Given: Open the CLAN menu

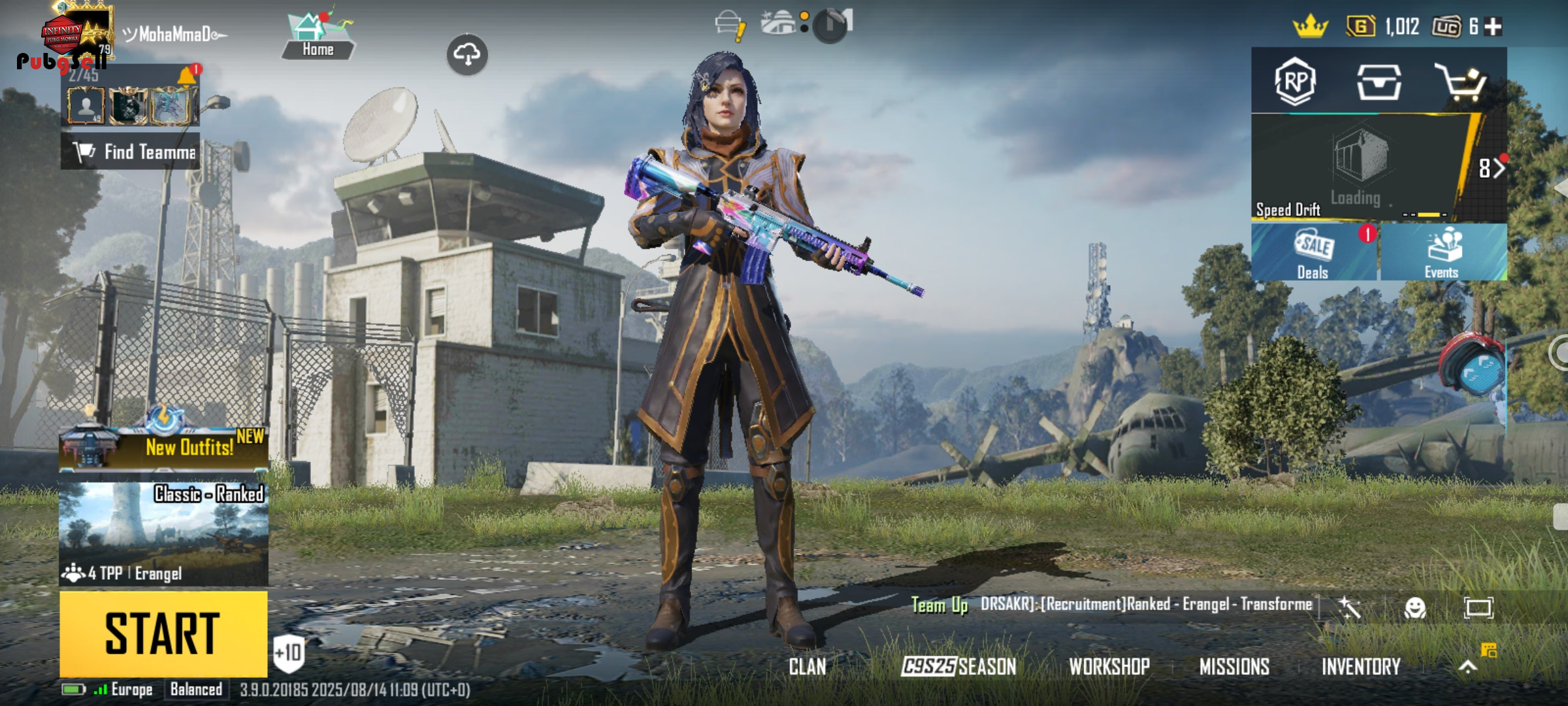Looking at the screenshot, I should click(808, 667).
